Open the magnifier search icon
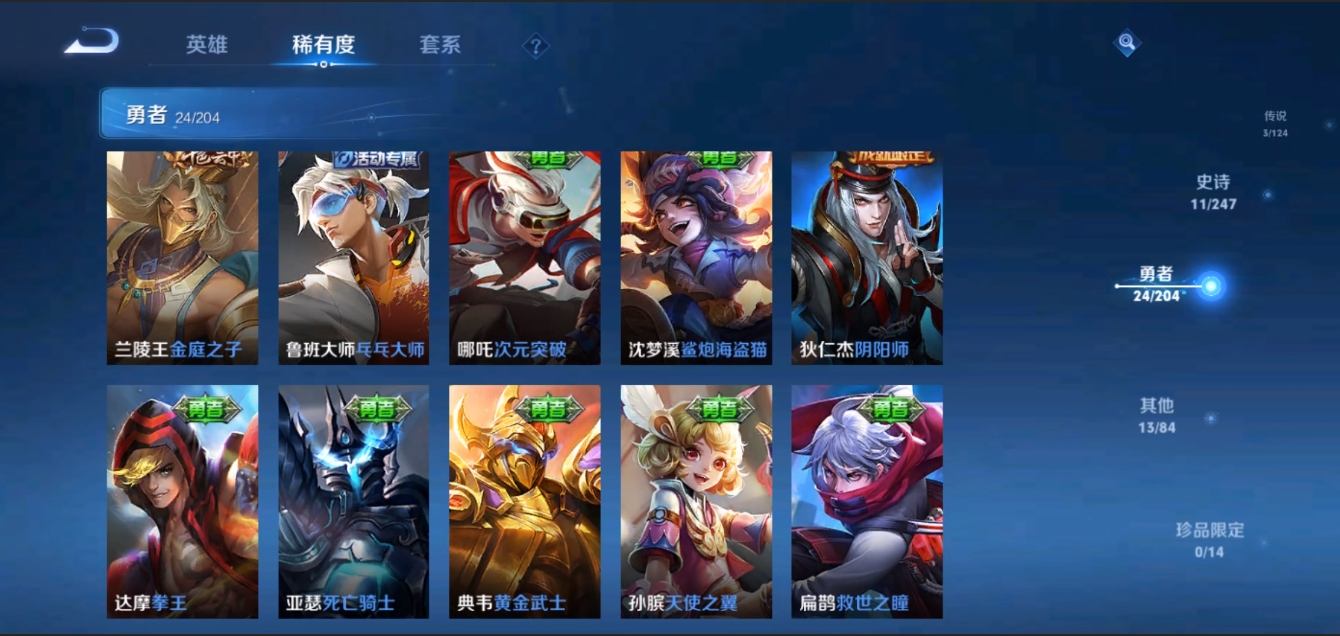 1127,42
